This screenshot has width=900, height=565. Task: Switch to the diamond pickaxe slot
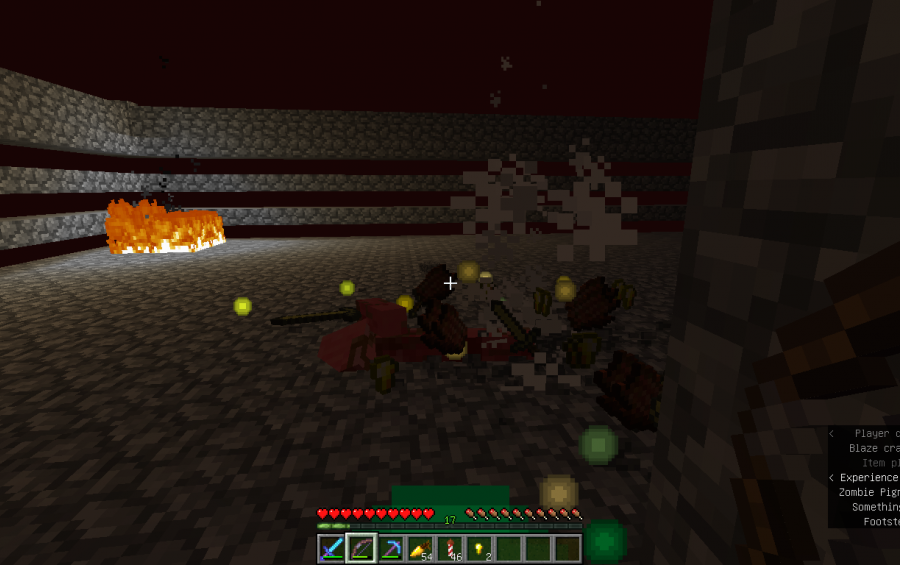tap(391, 548)
